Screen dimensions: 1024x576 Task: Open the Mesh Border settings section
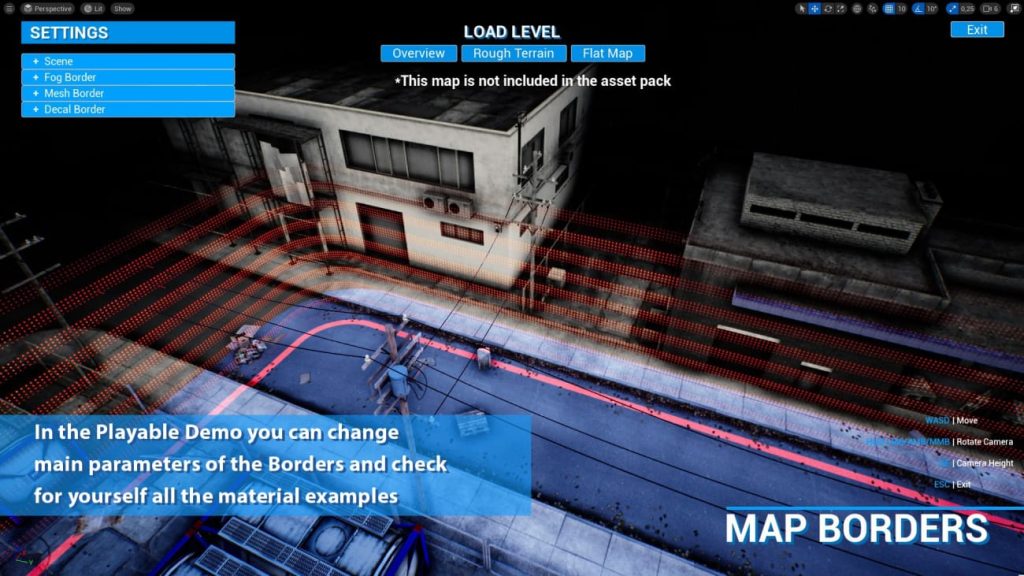128,93
